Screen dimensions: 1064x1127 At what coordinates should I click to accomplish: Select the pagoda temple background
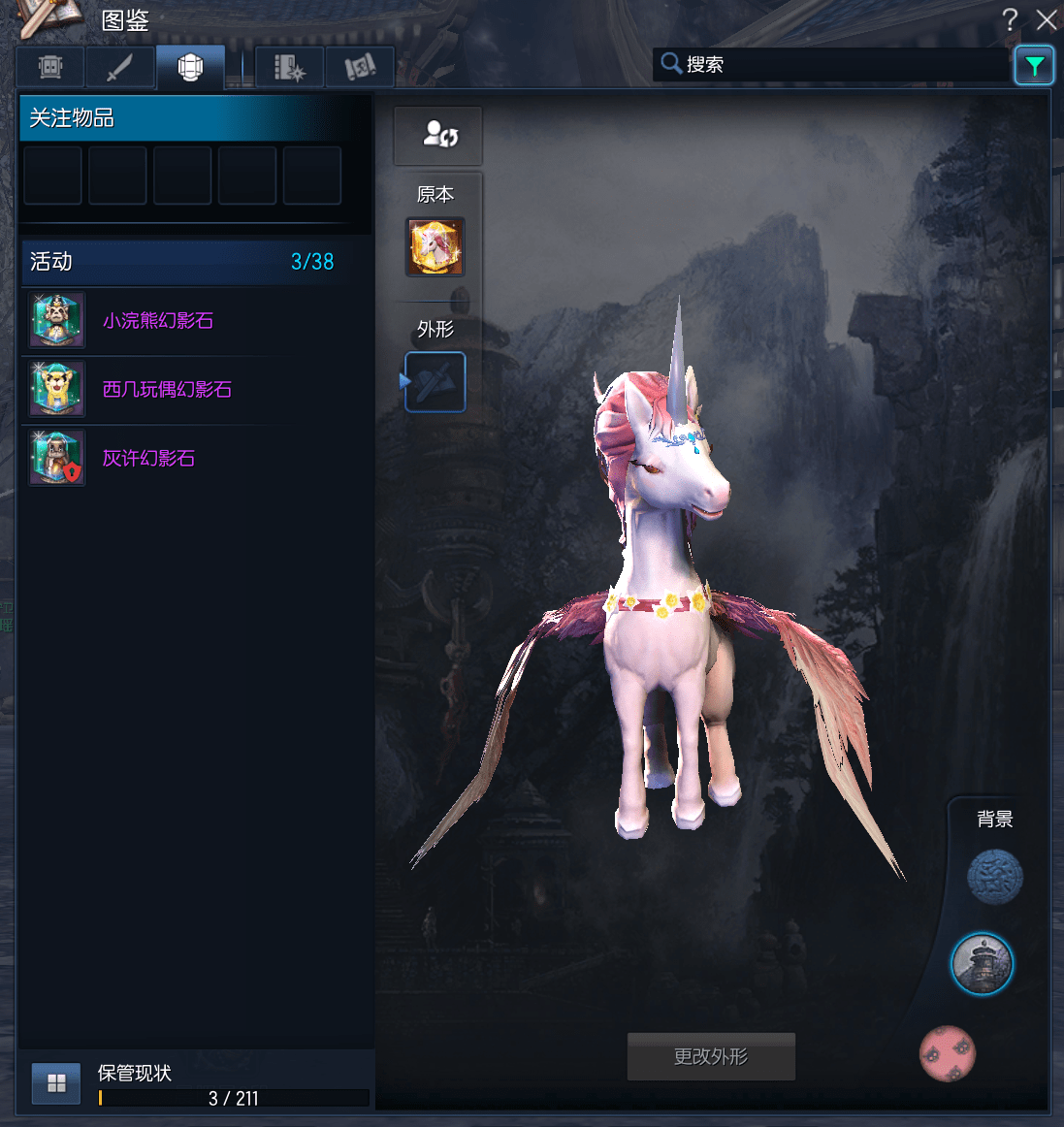coord(982,964)
